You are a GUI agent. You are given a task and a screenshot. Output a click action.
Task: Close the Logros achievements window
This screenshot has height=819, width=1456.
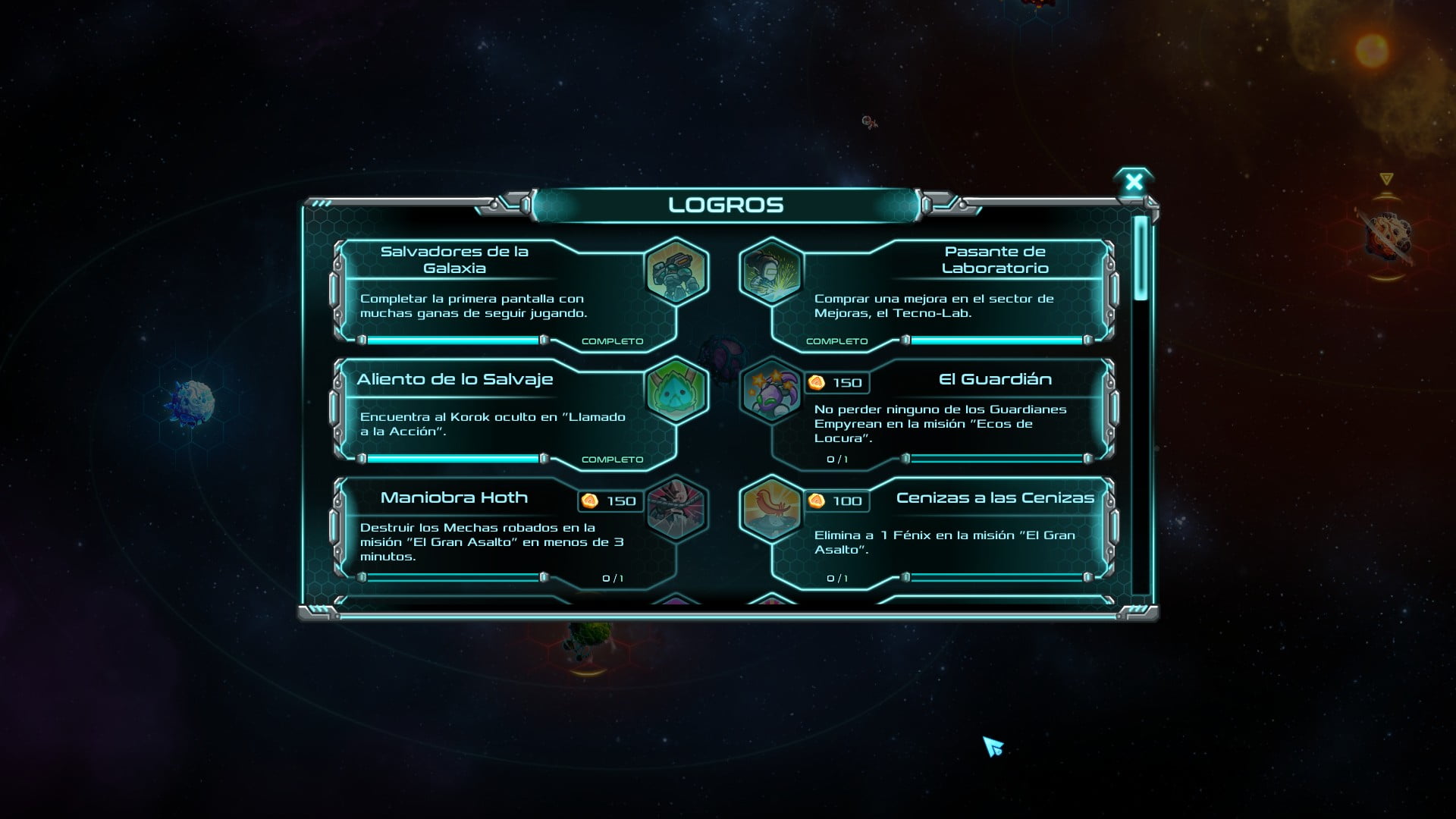pos(1134,182)
